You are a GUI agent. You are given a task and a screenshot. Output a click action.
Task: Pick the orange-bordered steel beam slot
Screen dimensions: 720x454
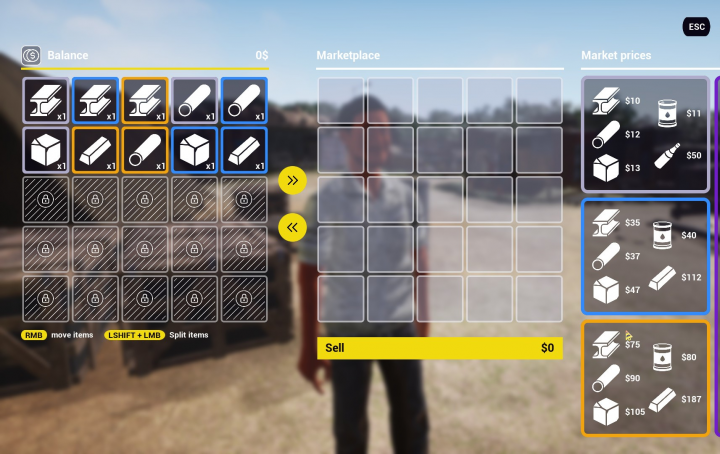click(145, 100)
